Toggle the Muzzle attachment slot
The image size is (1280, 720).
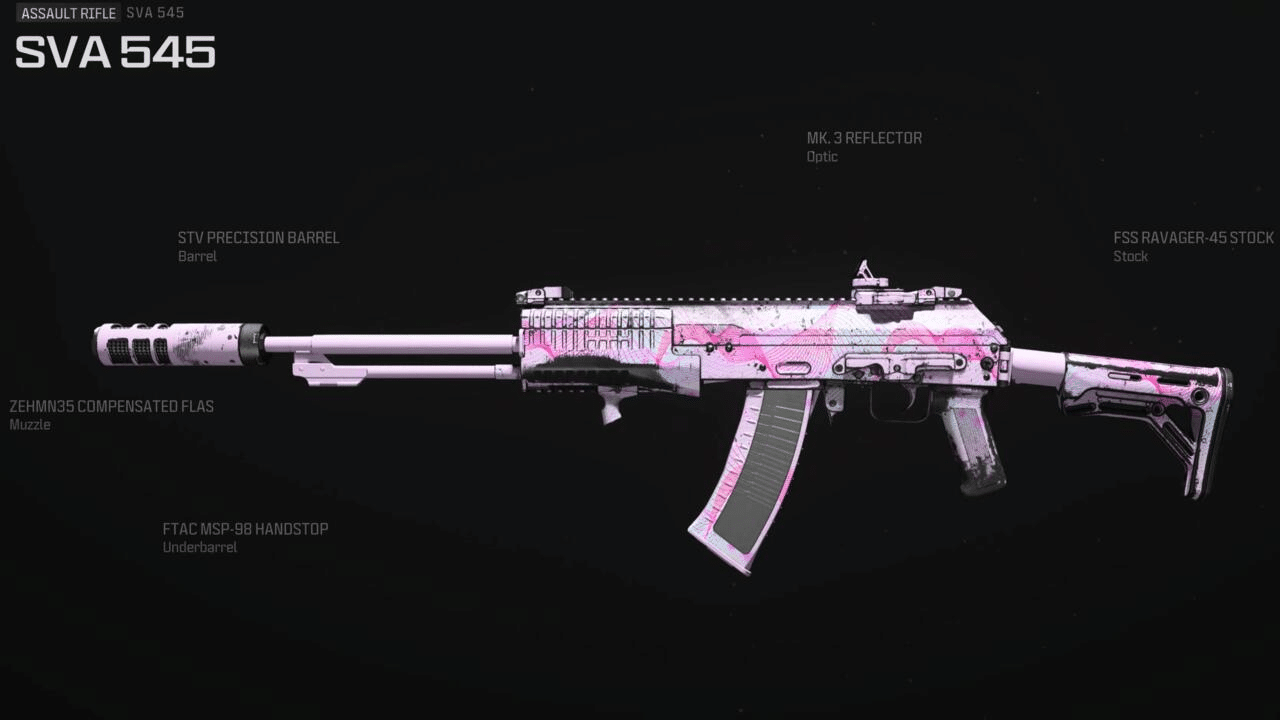pos(30,425)
